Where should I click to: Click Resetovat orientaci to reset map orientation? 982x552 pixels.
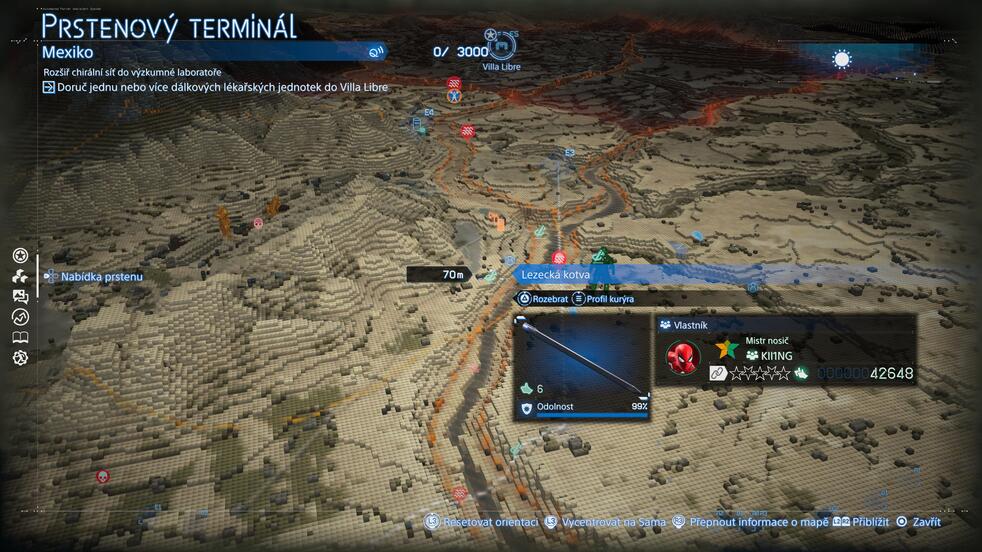coord(483,522)
